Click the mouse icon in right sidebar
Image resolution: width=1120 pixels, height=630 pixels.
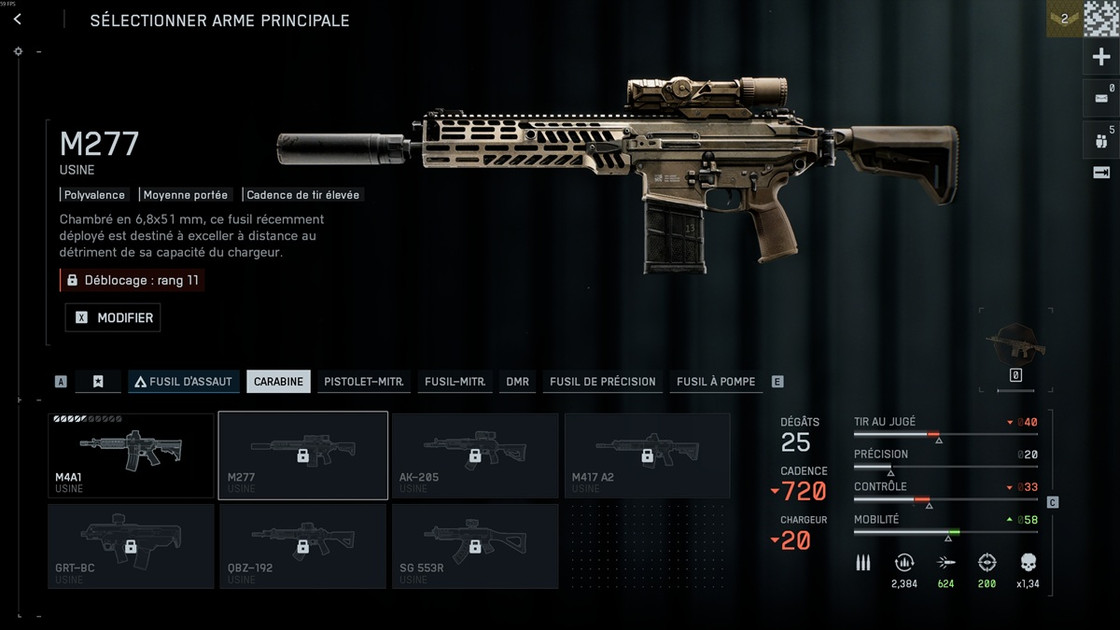point(1100,137)
